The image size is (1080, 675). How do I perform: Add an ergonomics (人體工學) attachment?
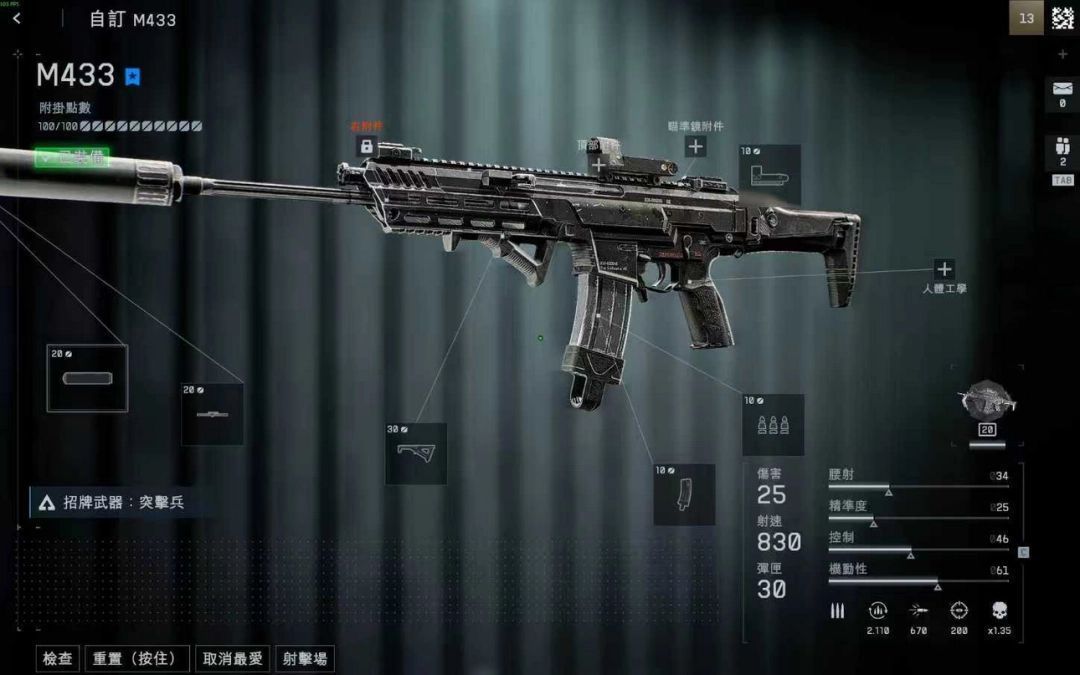(x=944, y=269)
